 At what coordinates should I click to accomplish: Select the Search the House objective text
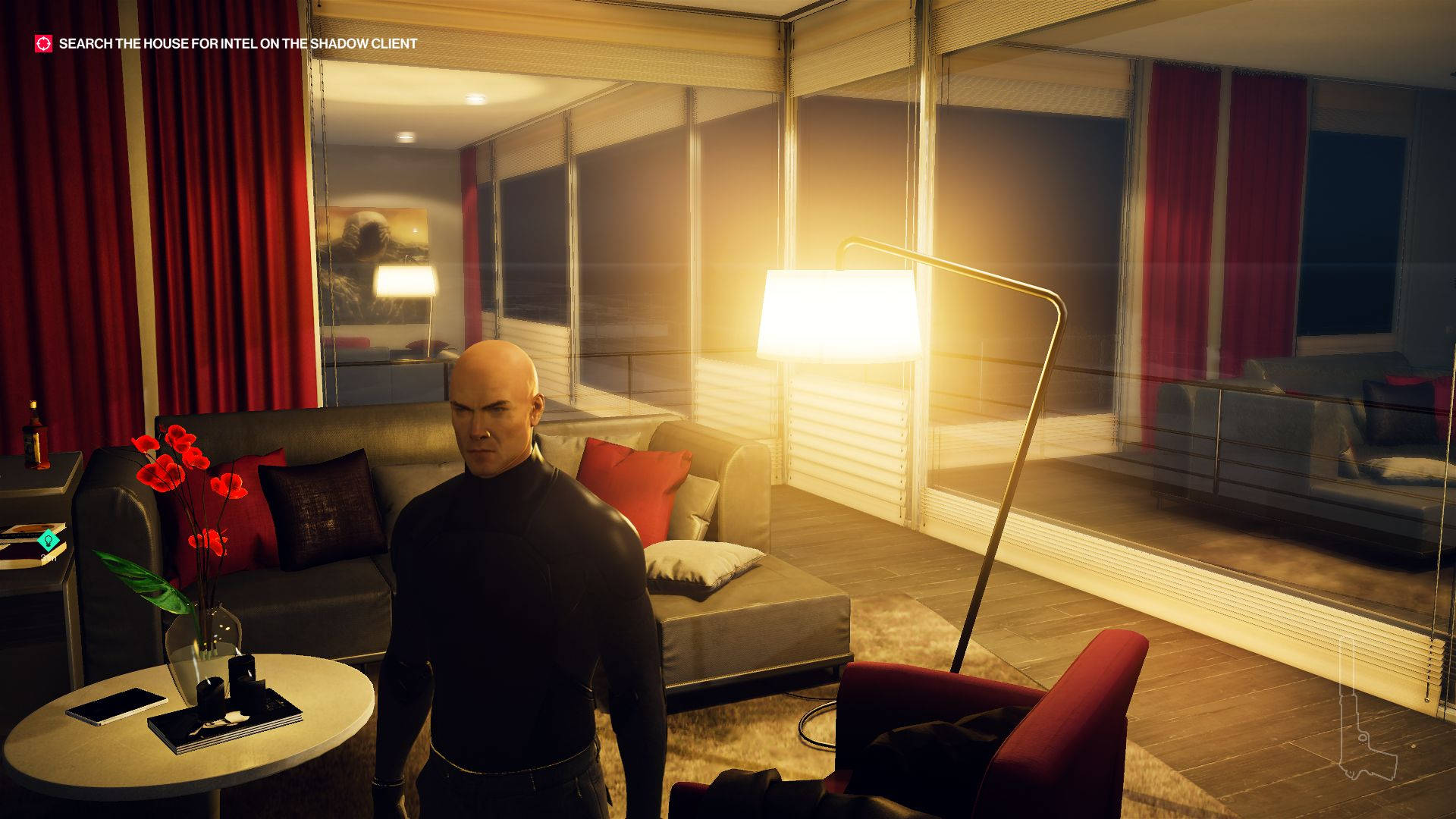coord(237,44)
